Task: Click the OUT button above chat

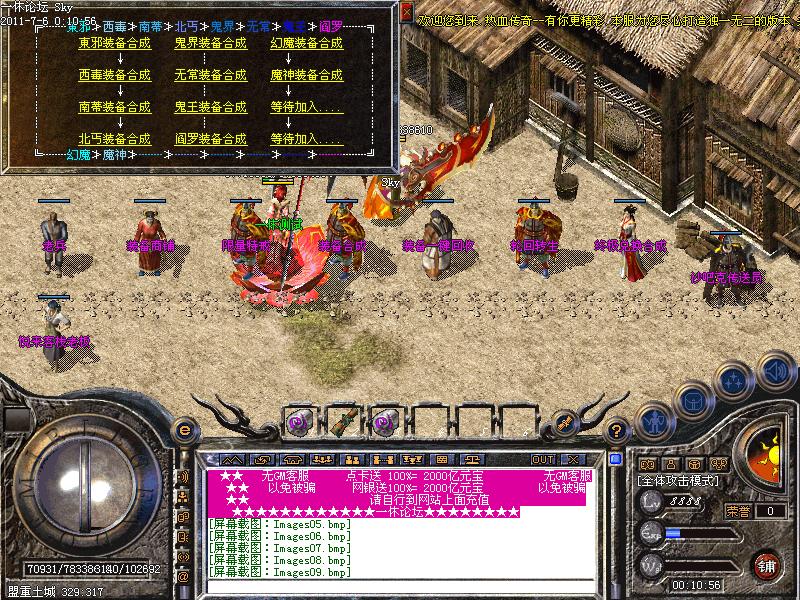Action: (543, 459)
